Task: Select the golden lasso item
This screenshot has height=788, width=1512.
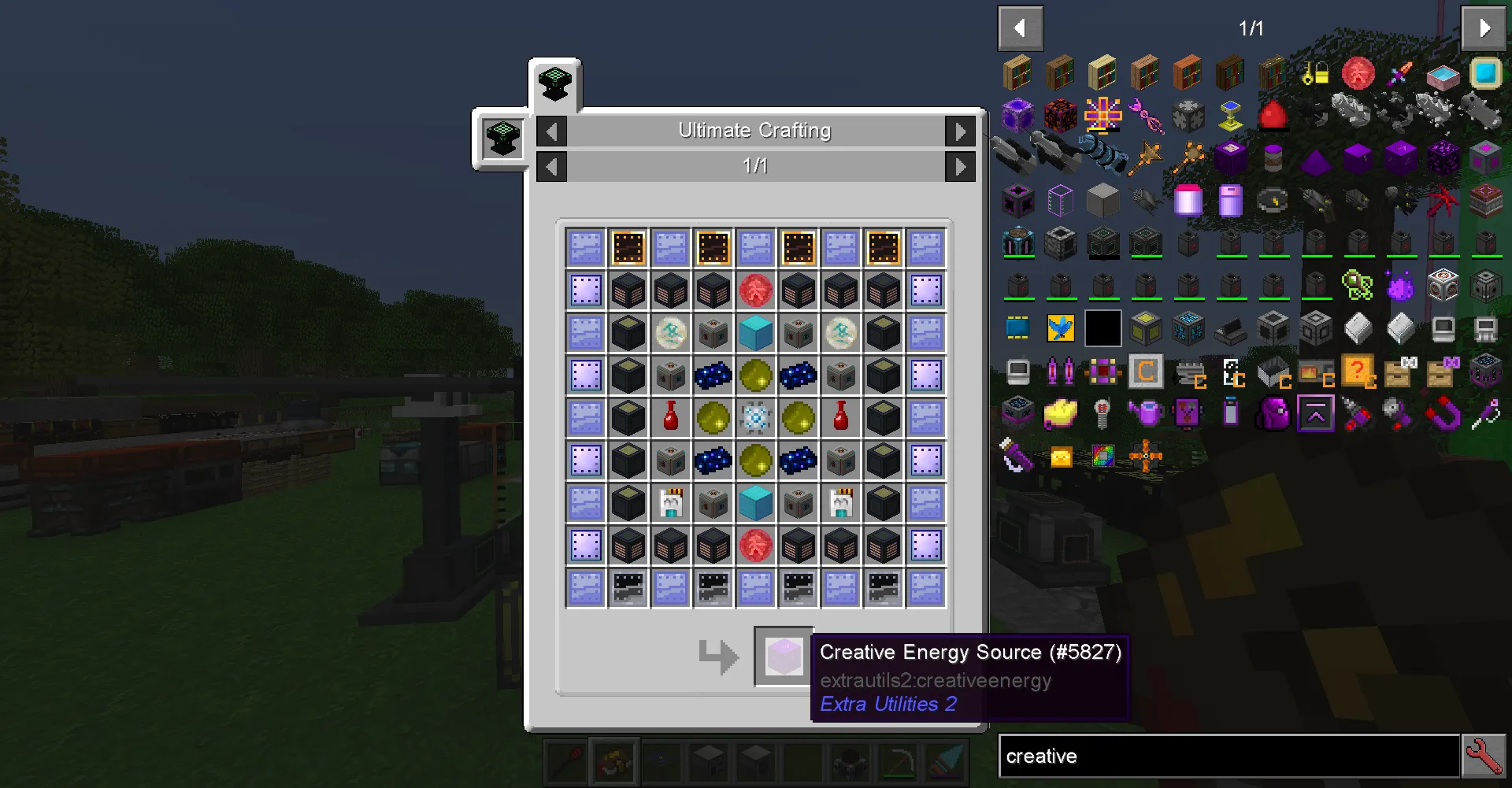Action: pyautogui.click(x=1061, y=457)
